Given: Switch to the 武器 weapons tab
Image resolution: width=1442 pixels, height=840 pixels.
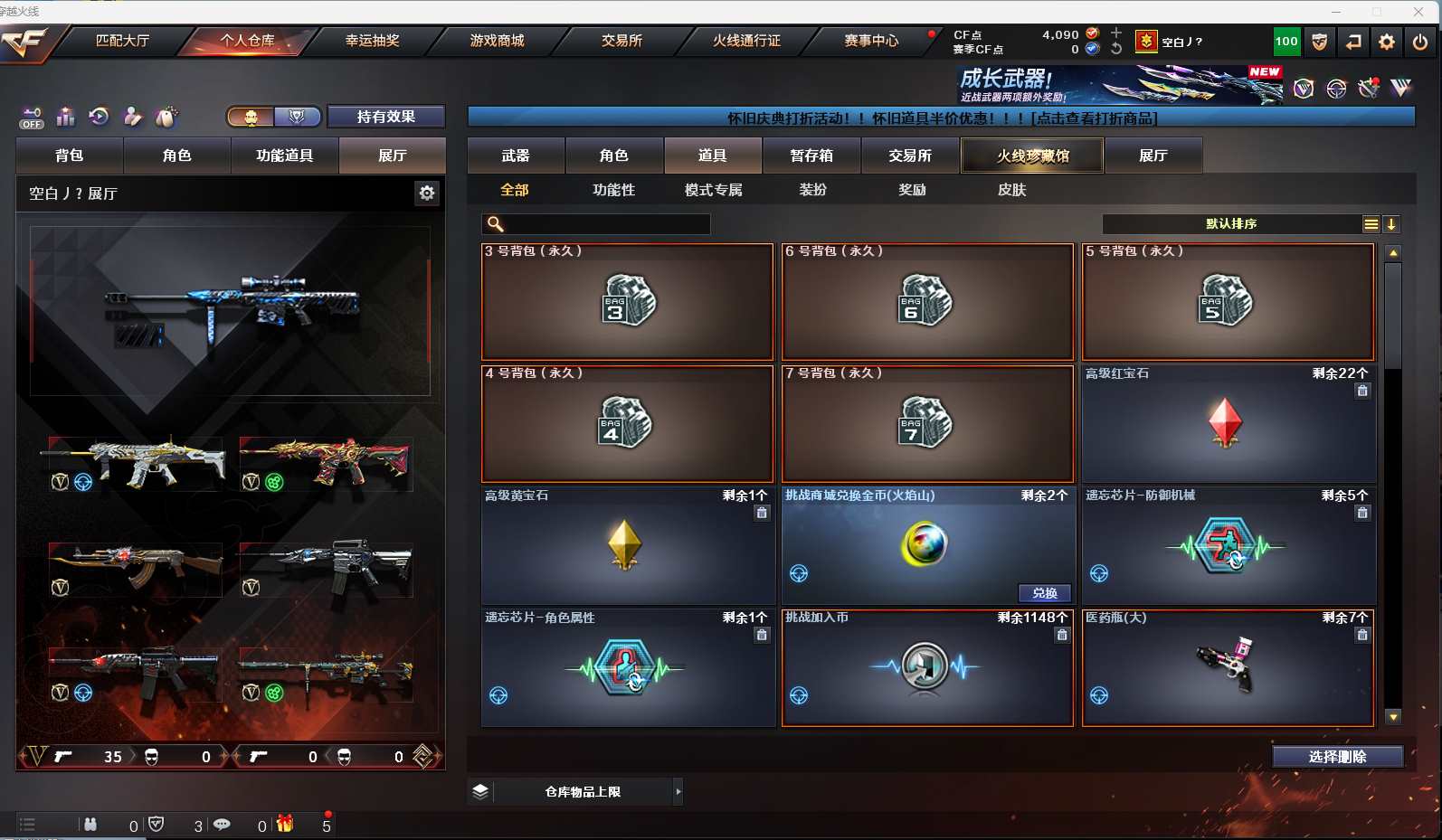Looking at the screenshot, I should 516,156.
